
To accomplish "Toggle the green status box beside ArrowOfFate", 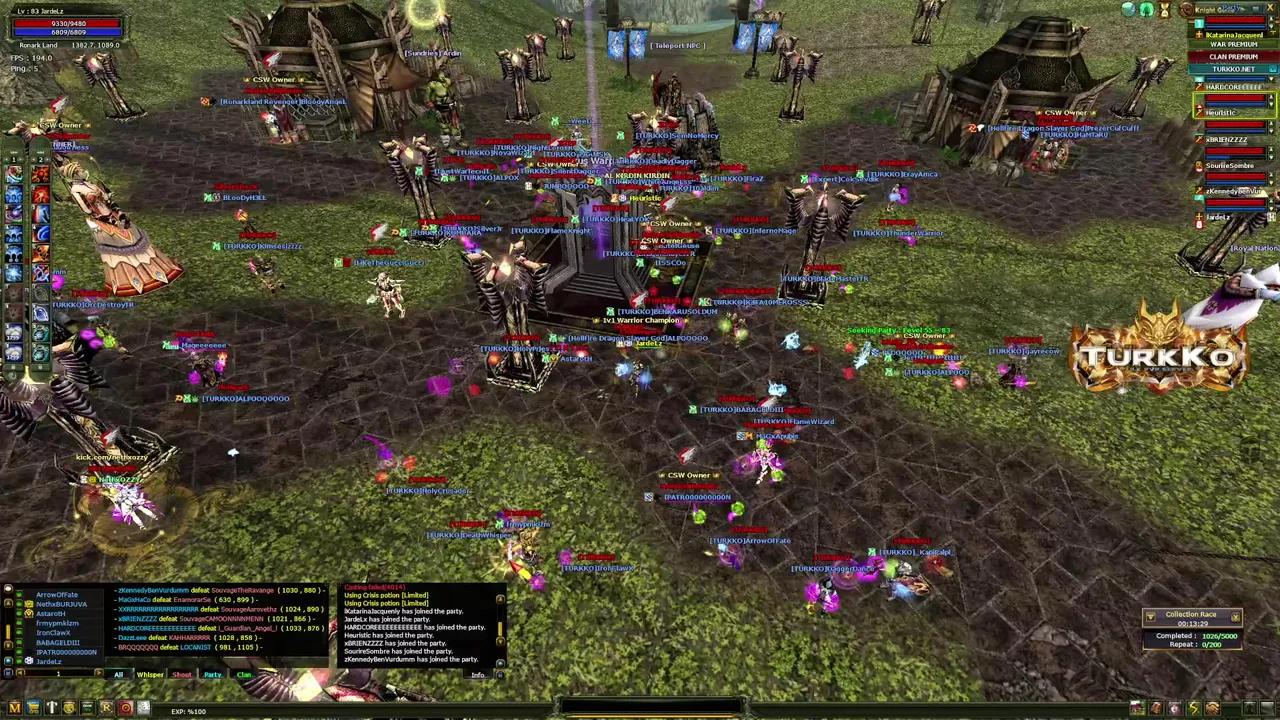I will [x=20, y=595].
